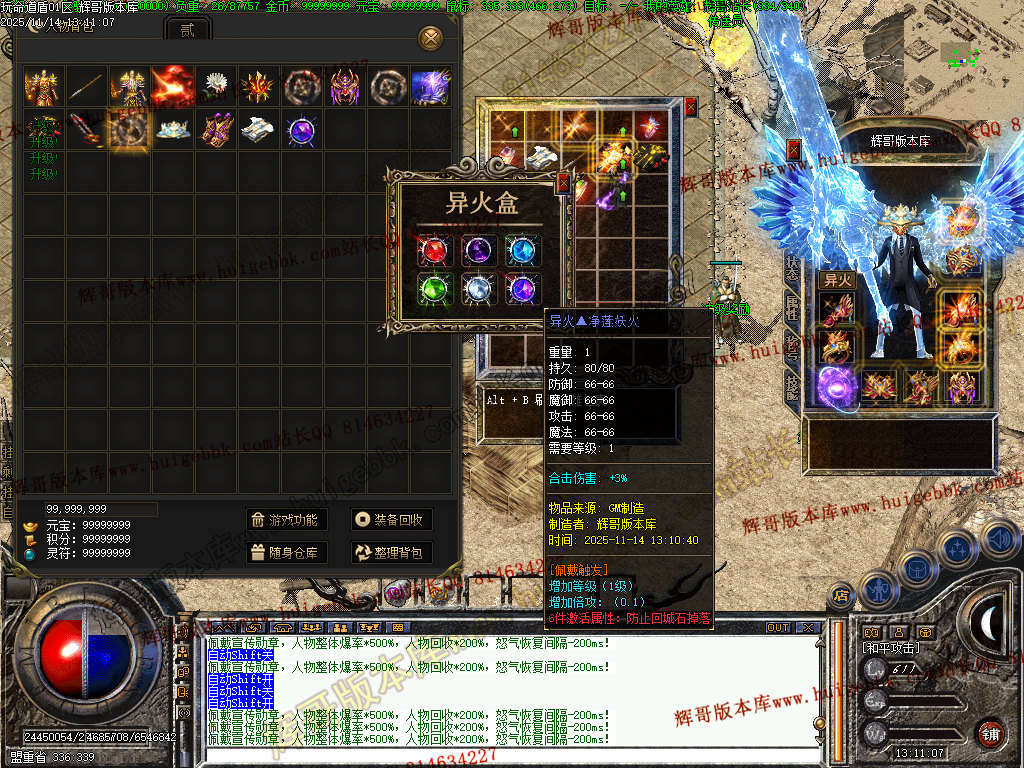The height and width of the screenshot is (768, 1024).
Task: Close the 异火盒 flame box panel
Action: pyautogui.click(x=563, y=184)
